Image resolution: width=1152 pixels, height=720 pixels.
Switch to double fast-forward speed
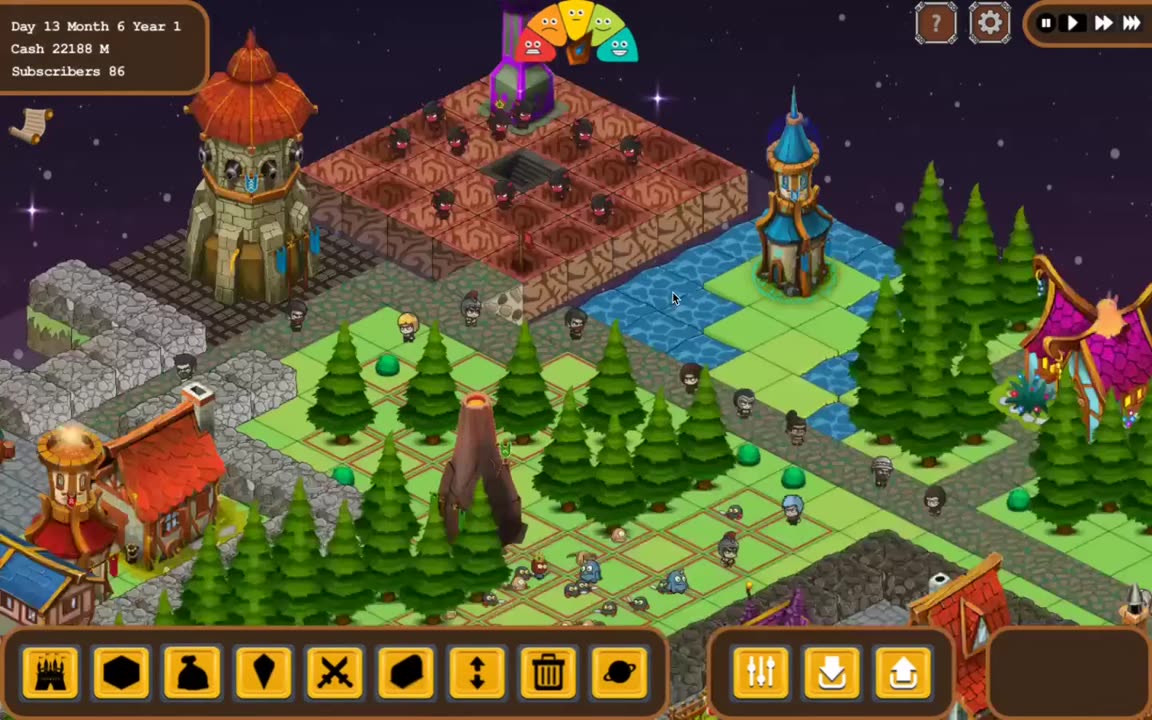tap(1103, 23)
